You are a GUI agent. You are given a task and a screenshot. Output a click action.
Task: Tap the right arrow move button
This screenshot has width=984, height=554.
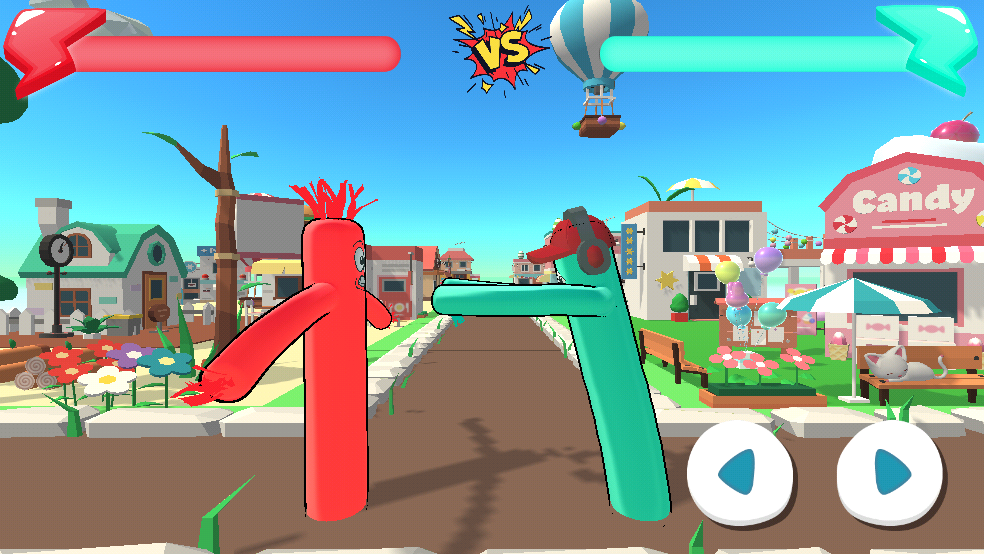tap(889, 472)
